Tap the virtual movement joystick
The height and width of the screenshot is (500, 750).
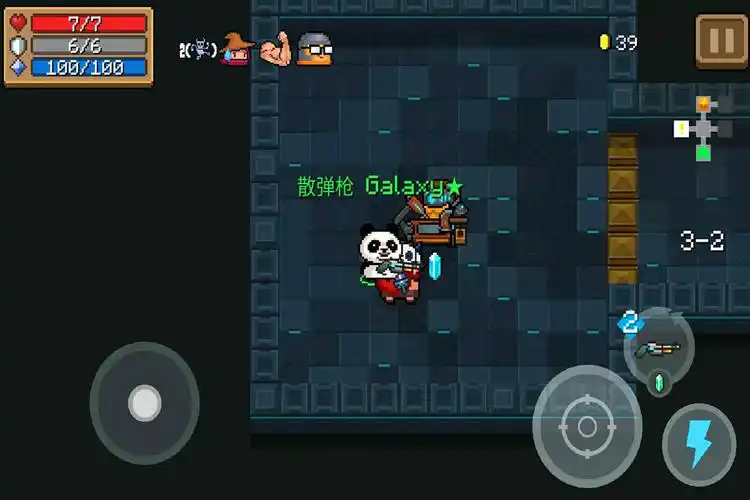(145, 403)
